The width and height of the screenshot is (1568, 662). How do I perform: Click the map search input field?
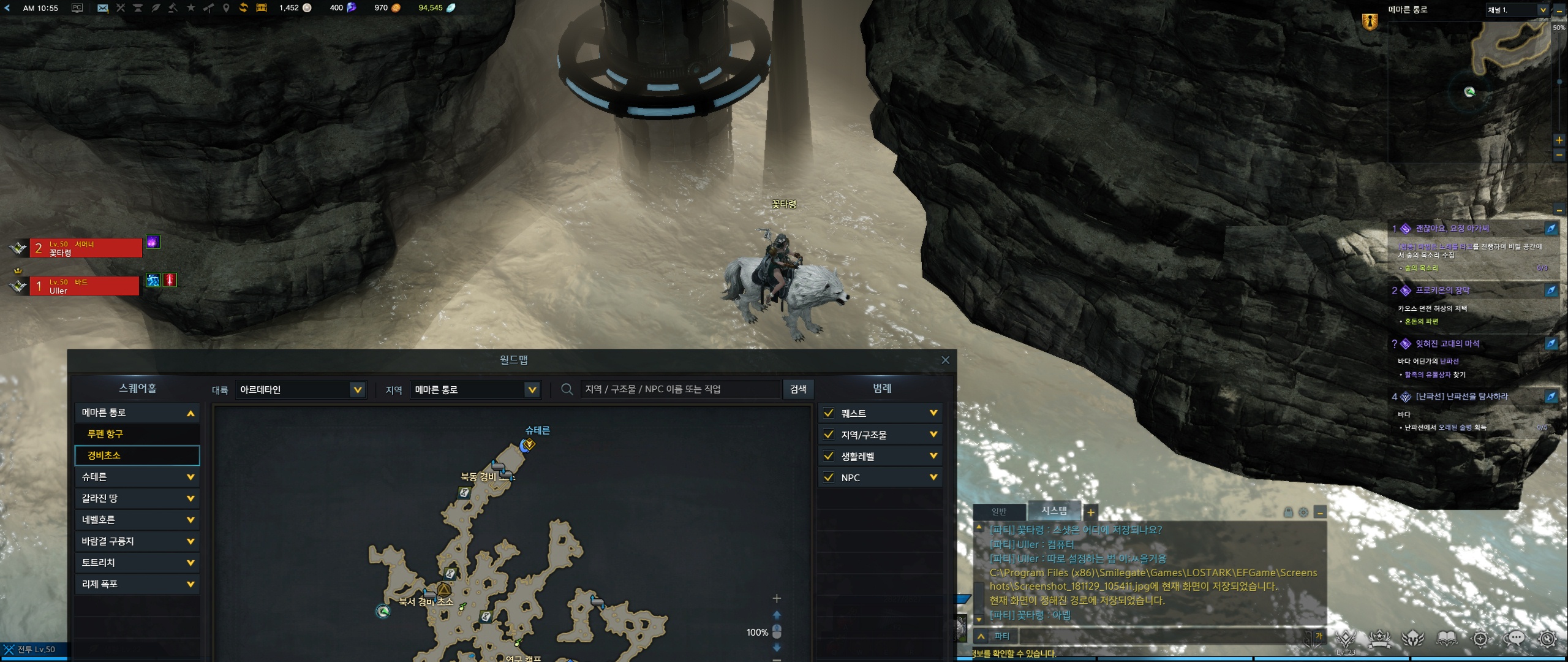point(679,389)
